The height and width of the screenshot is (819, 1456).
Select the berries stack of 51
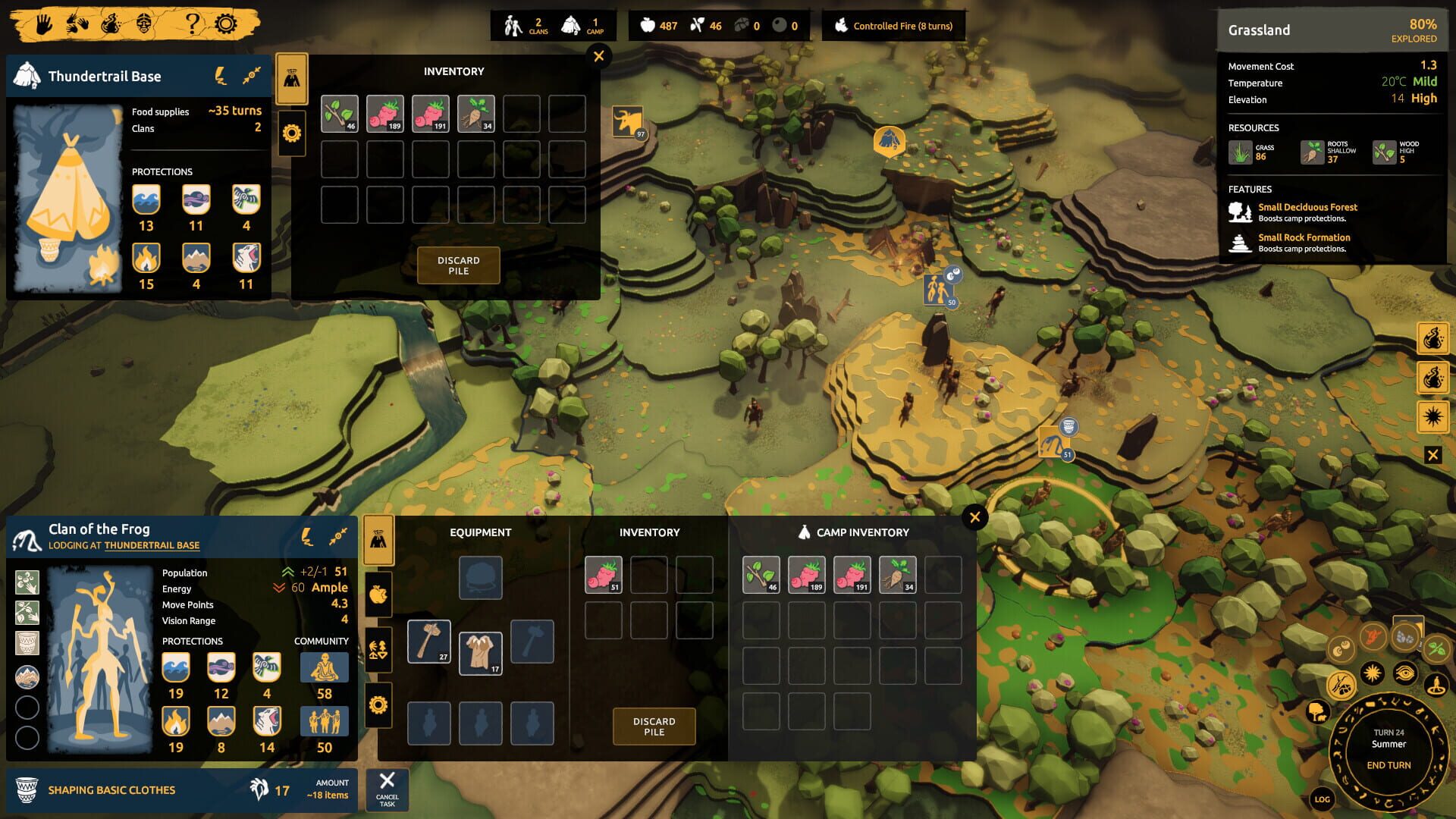coord(604,575)
